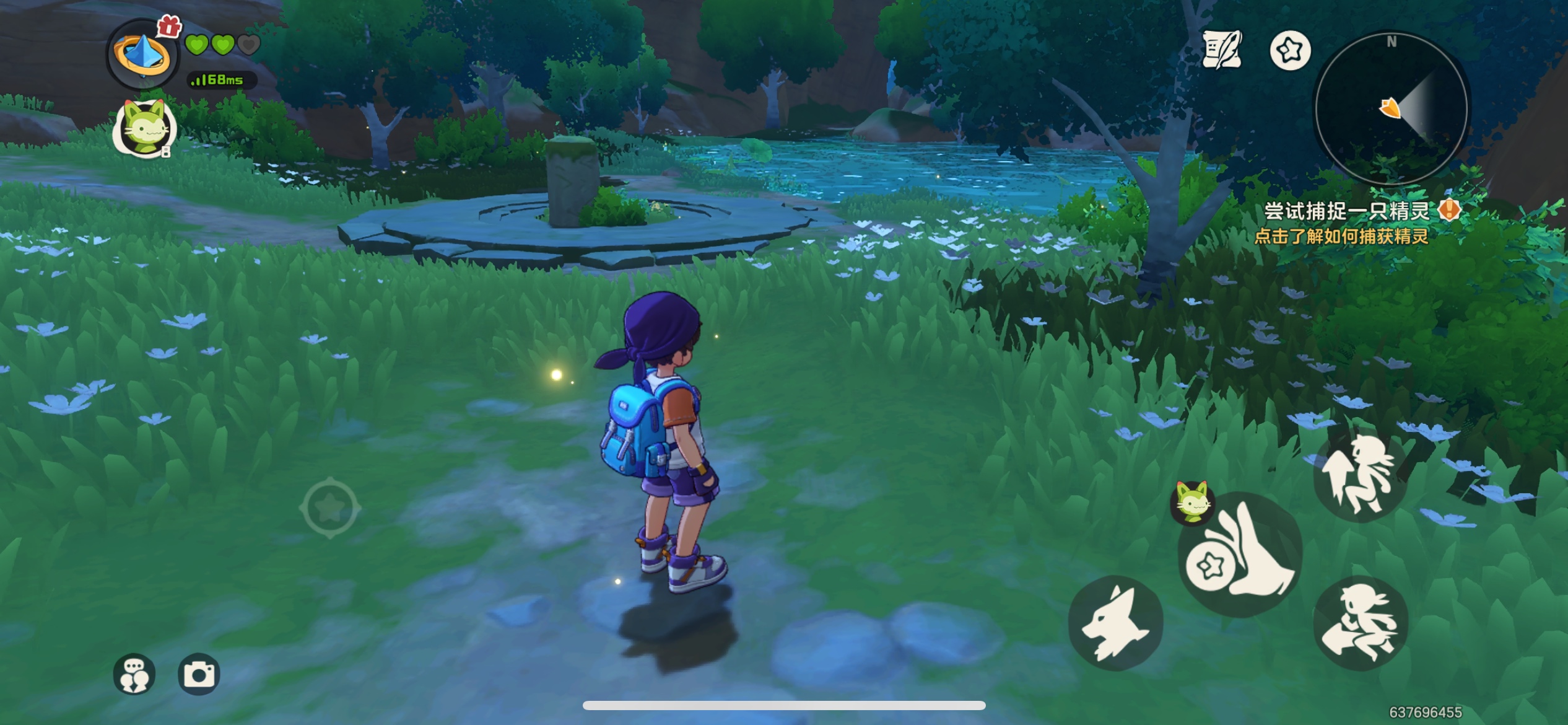
Task: Open the camera photo mode
Action: coord(199,674)
